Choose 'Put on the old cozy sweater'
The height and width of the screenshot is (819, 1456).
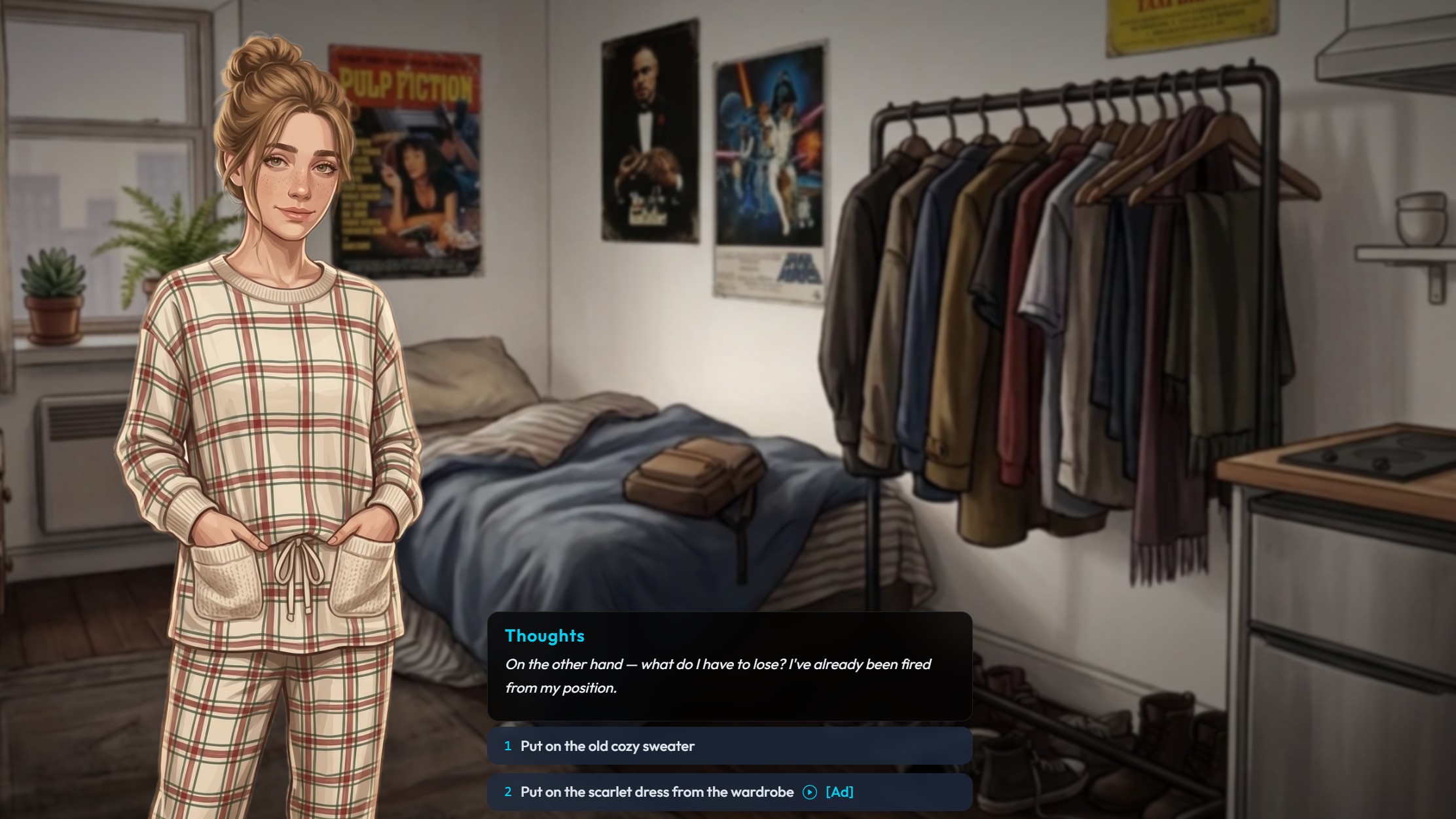[608, 746]
